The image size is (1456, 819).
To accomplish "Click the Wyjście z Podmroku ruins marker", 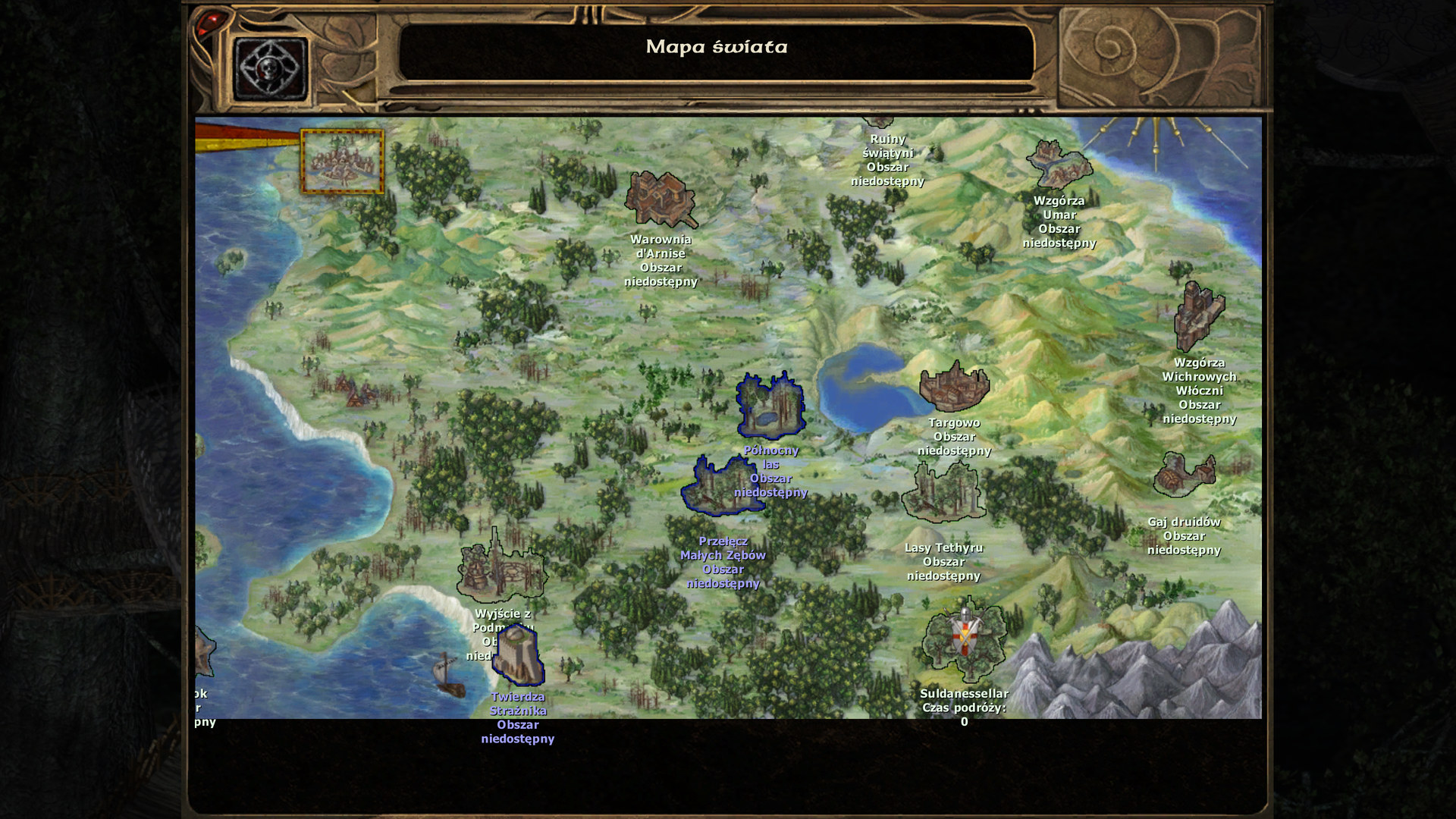I will (500, 567).
